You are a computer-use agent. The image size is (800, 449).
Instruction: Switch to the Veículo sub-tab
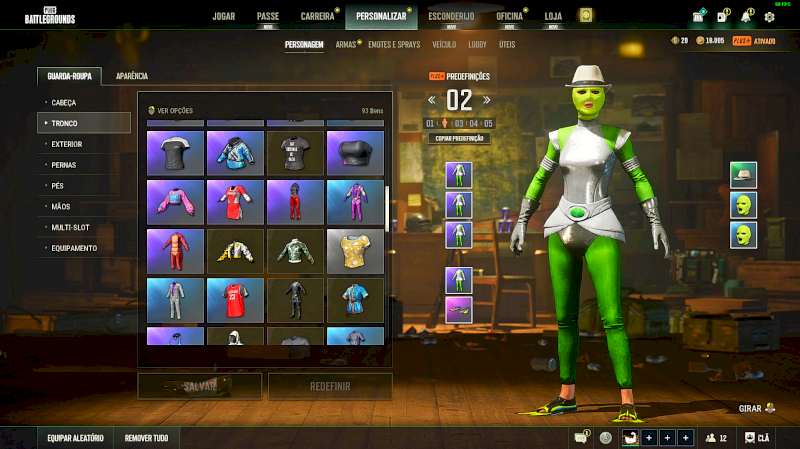pos(444,45)
